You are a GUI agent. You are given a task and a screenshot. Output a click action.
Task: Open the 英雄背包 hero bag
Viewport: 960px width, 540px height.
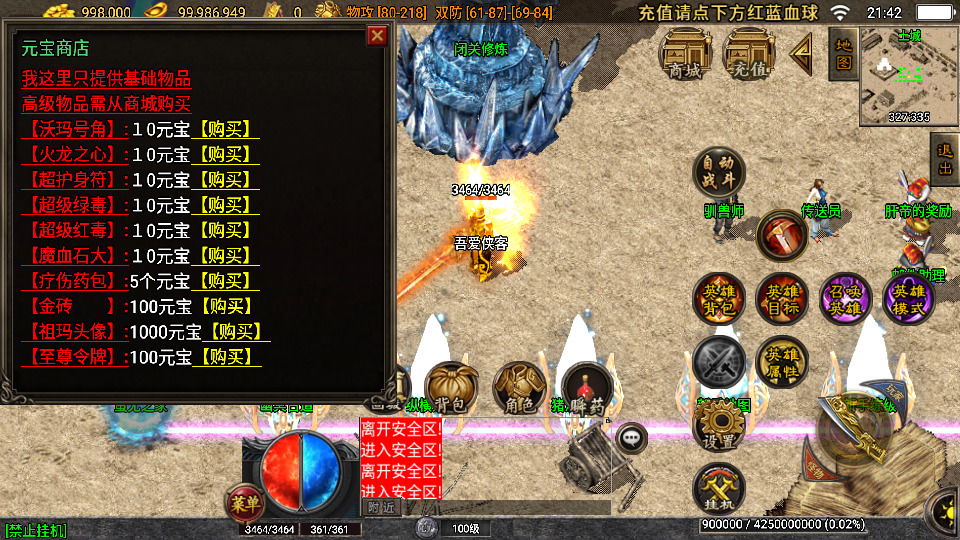point(719,298)
